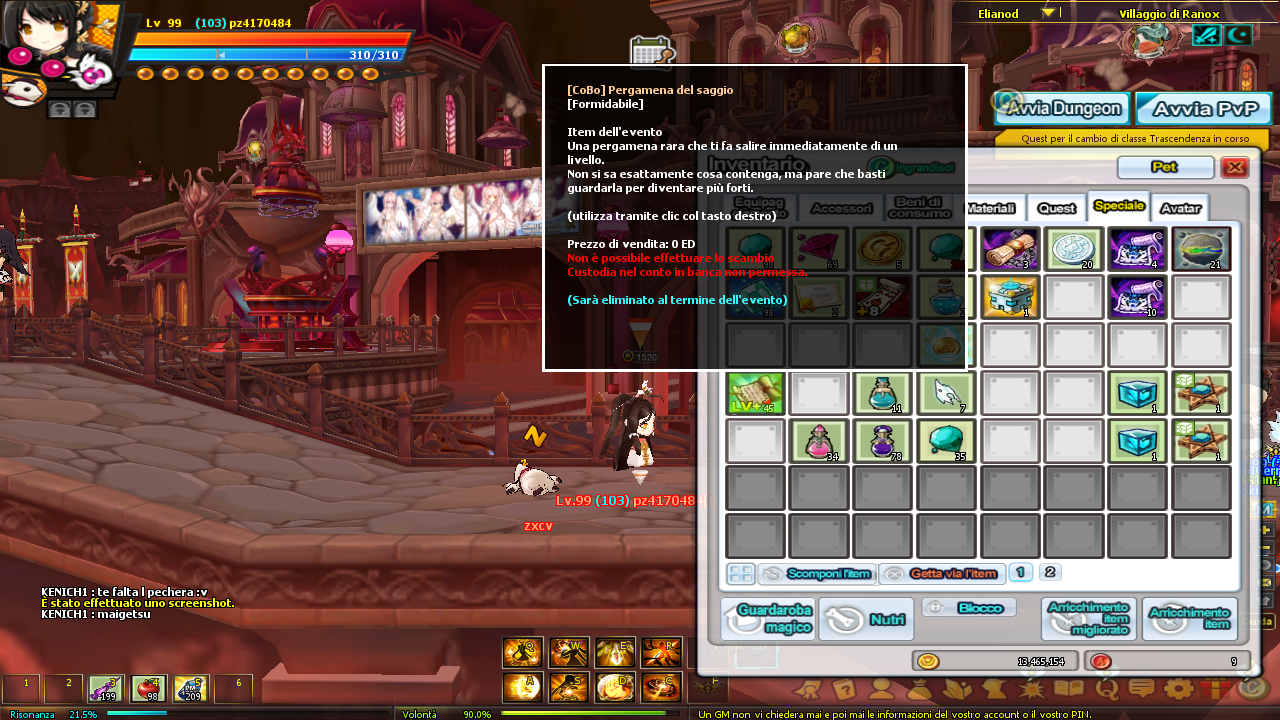
Task: Select the Scomponi l'item button
Action: pos(817,574)
